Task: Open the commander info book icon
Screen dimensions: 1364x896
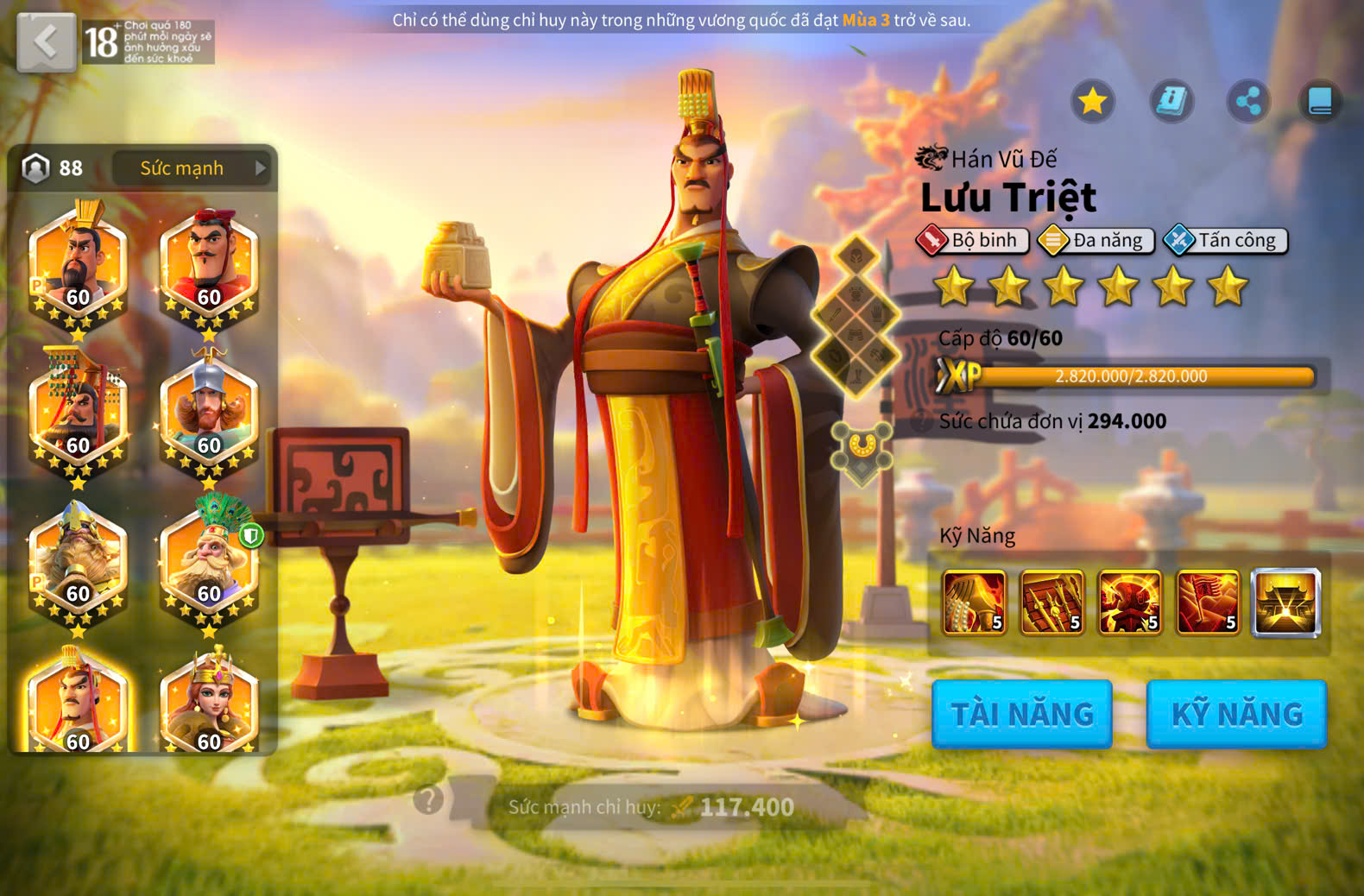Action: click(1171, 102)
